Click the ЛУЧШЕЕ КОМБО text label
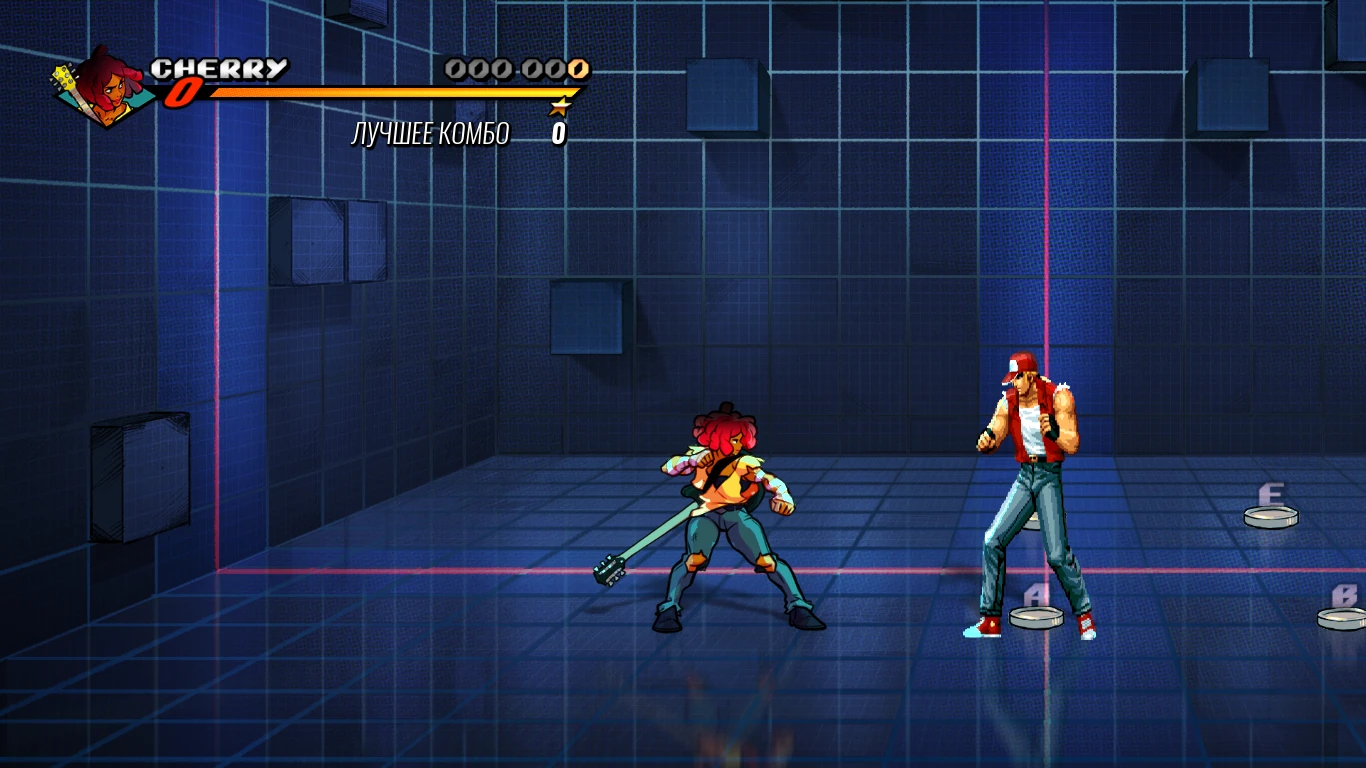Screen dimensions: 1366x768 [x=430, y=131]
